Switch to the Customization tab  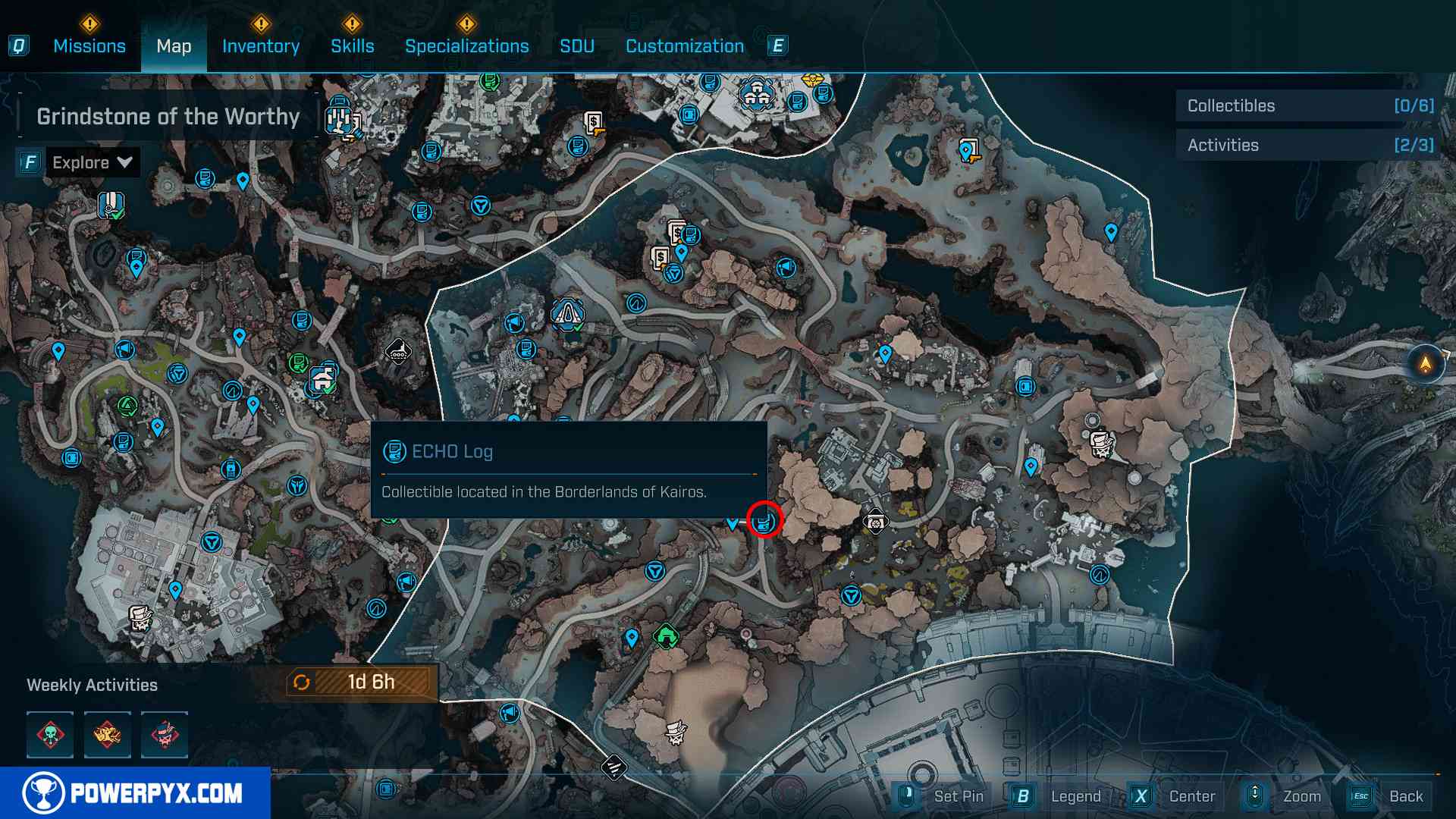tap(685, 46)
